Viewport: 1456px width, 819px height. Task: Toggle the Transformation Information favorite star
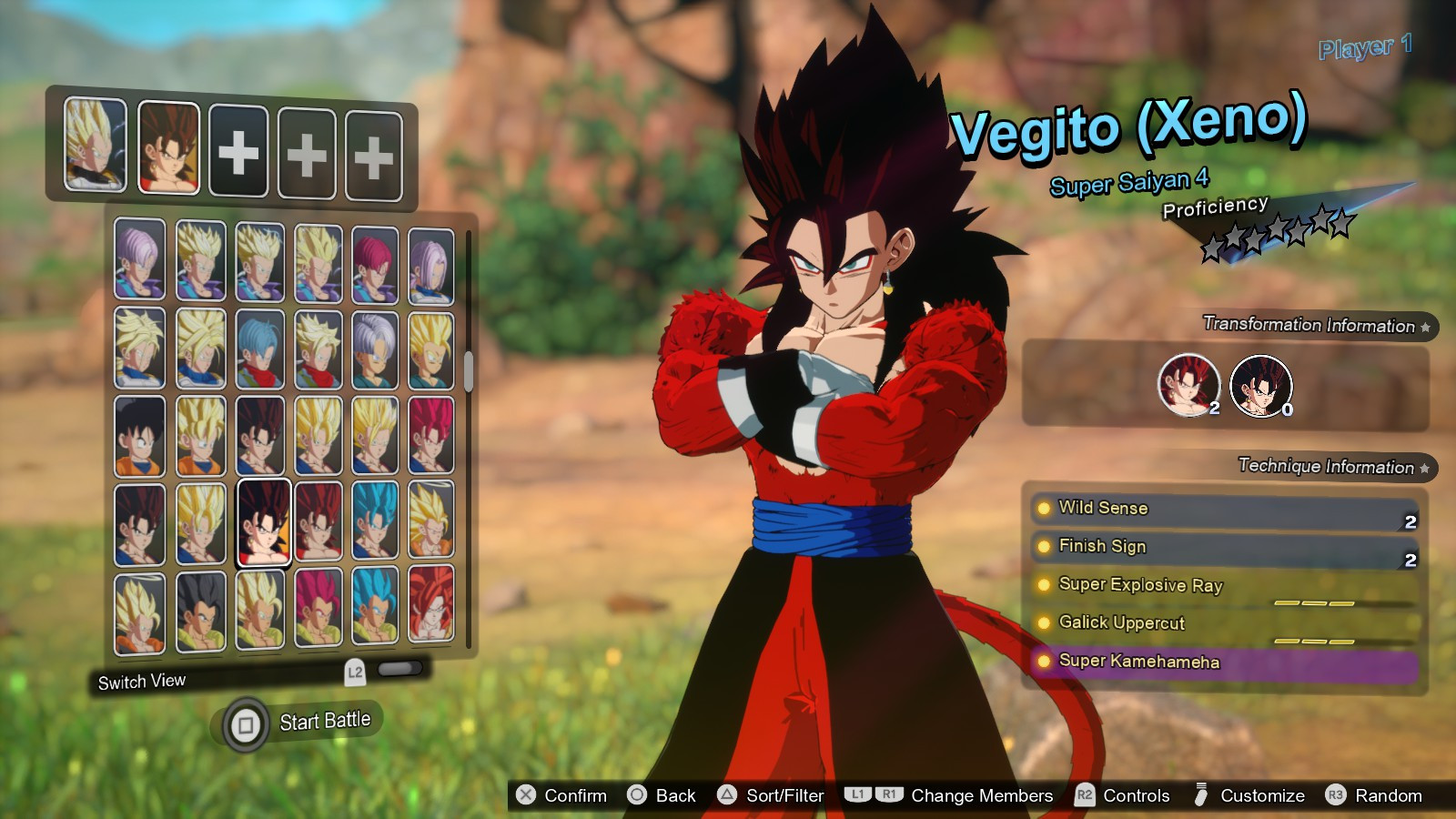(x=1426, y=327)
